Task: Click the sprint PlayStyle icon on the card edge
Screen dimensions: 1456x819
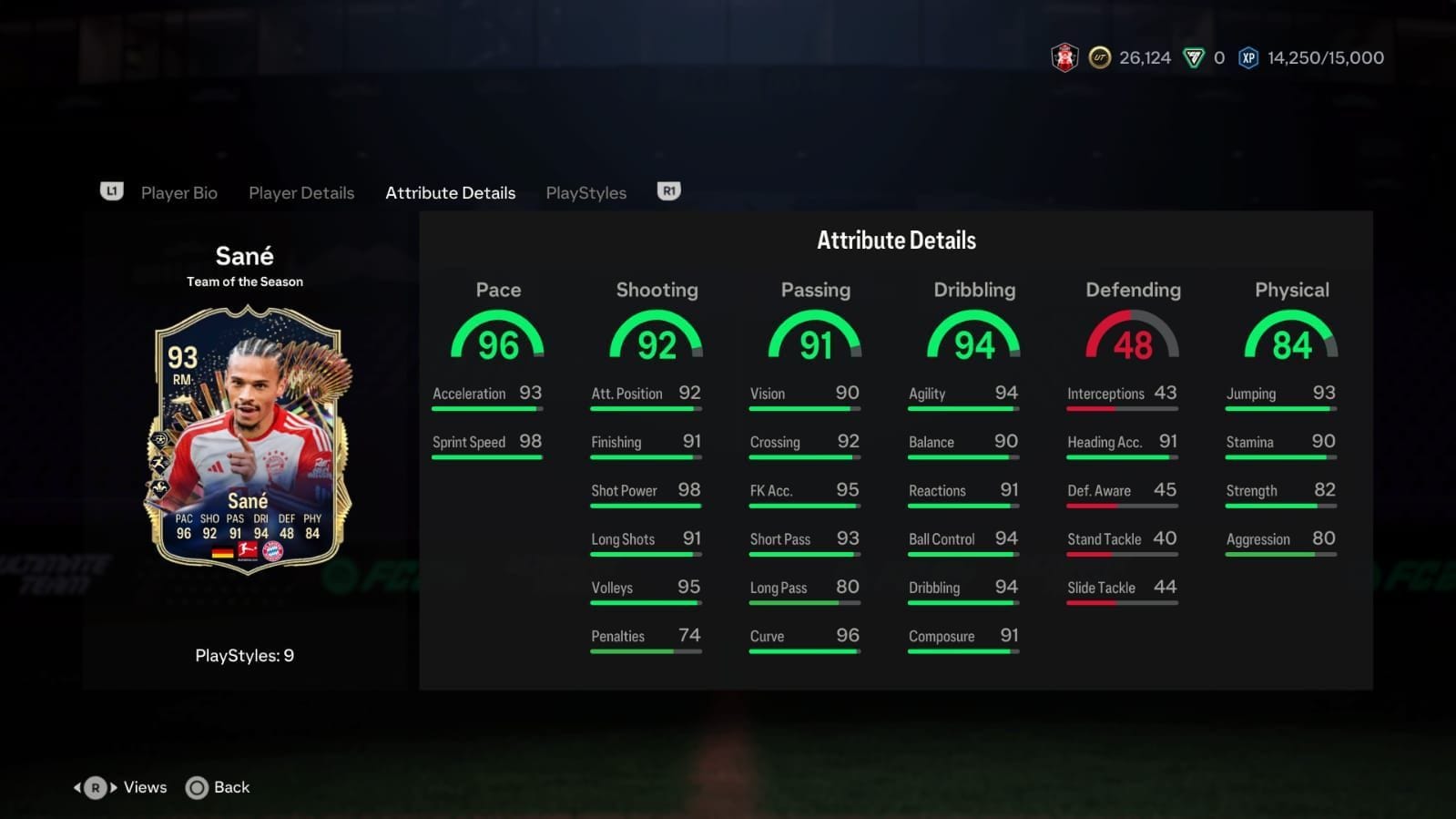Action: tap(159, 463)
